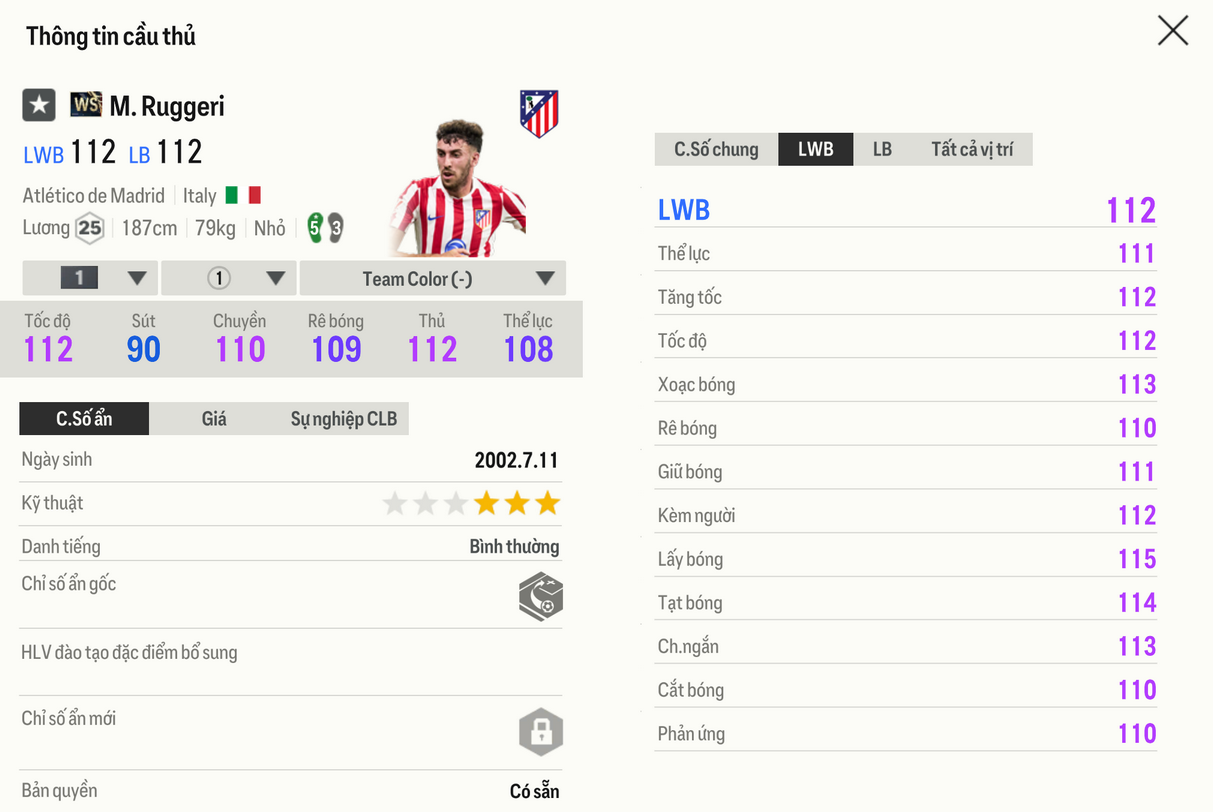Open the C.Số ẩn tab

[x=84, y=419]
